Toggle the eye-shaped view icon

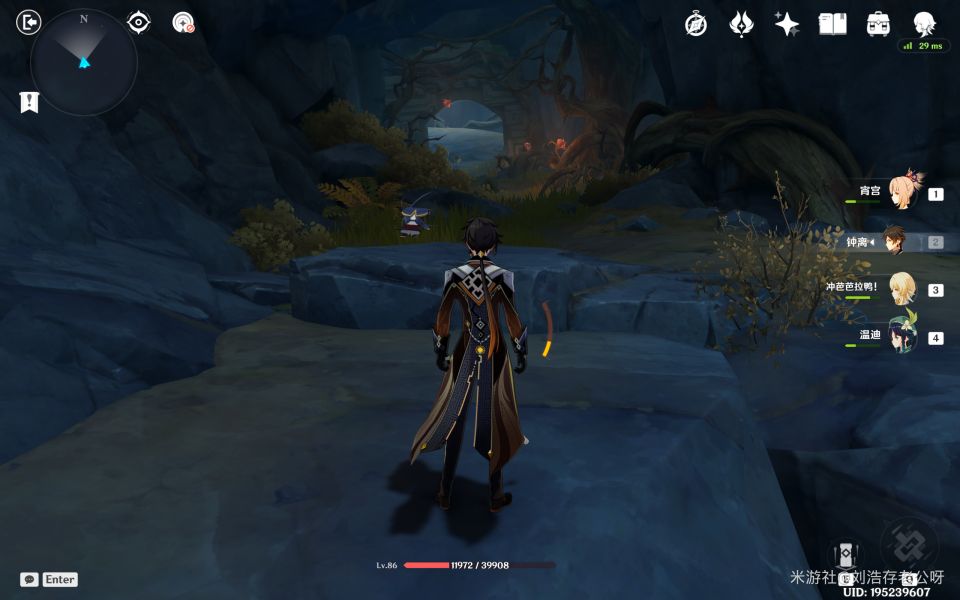[x=139, y=22]
